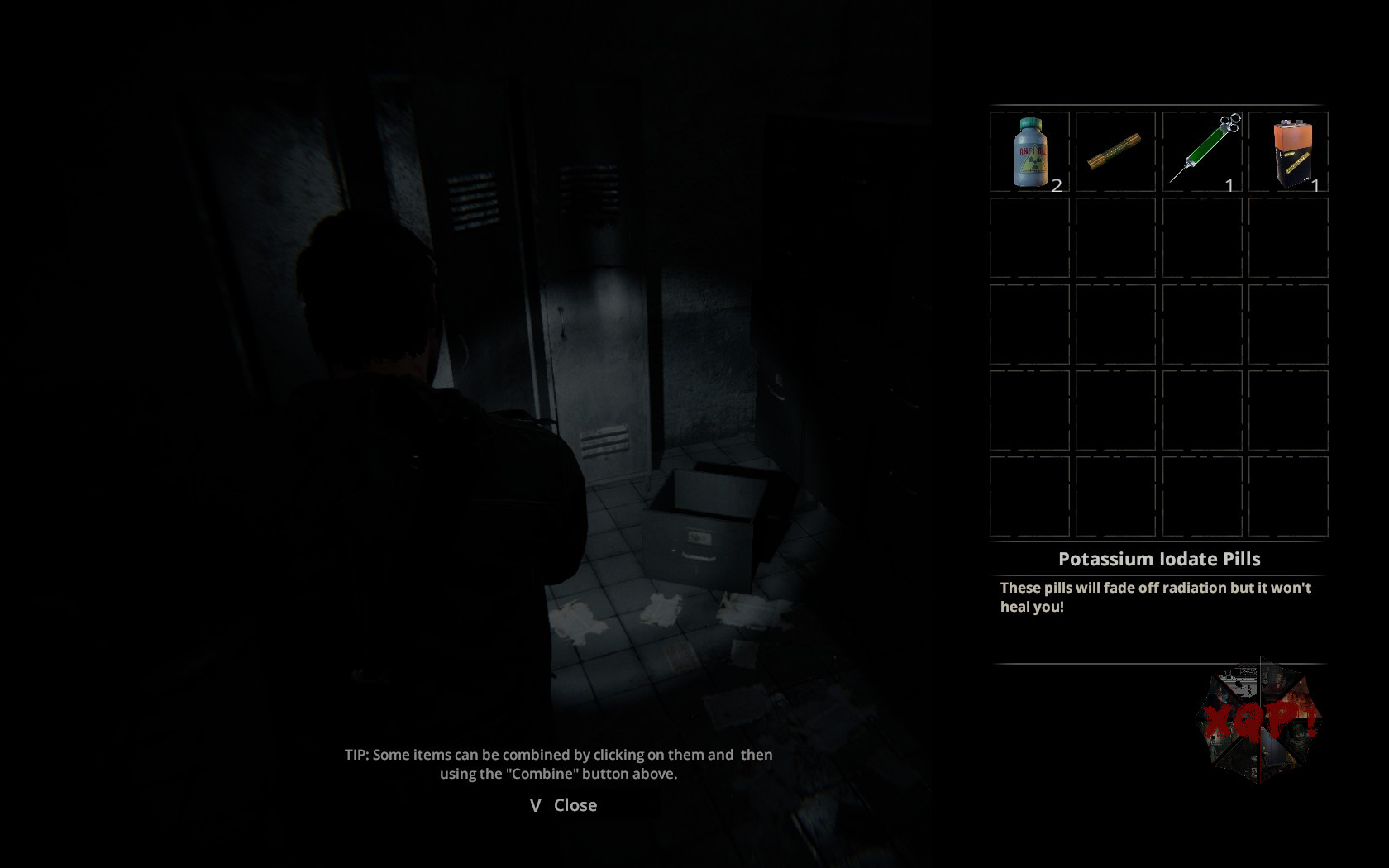
Task: Select the orange battery slot
Action: (x=1289, y=152)
